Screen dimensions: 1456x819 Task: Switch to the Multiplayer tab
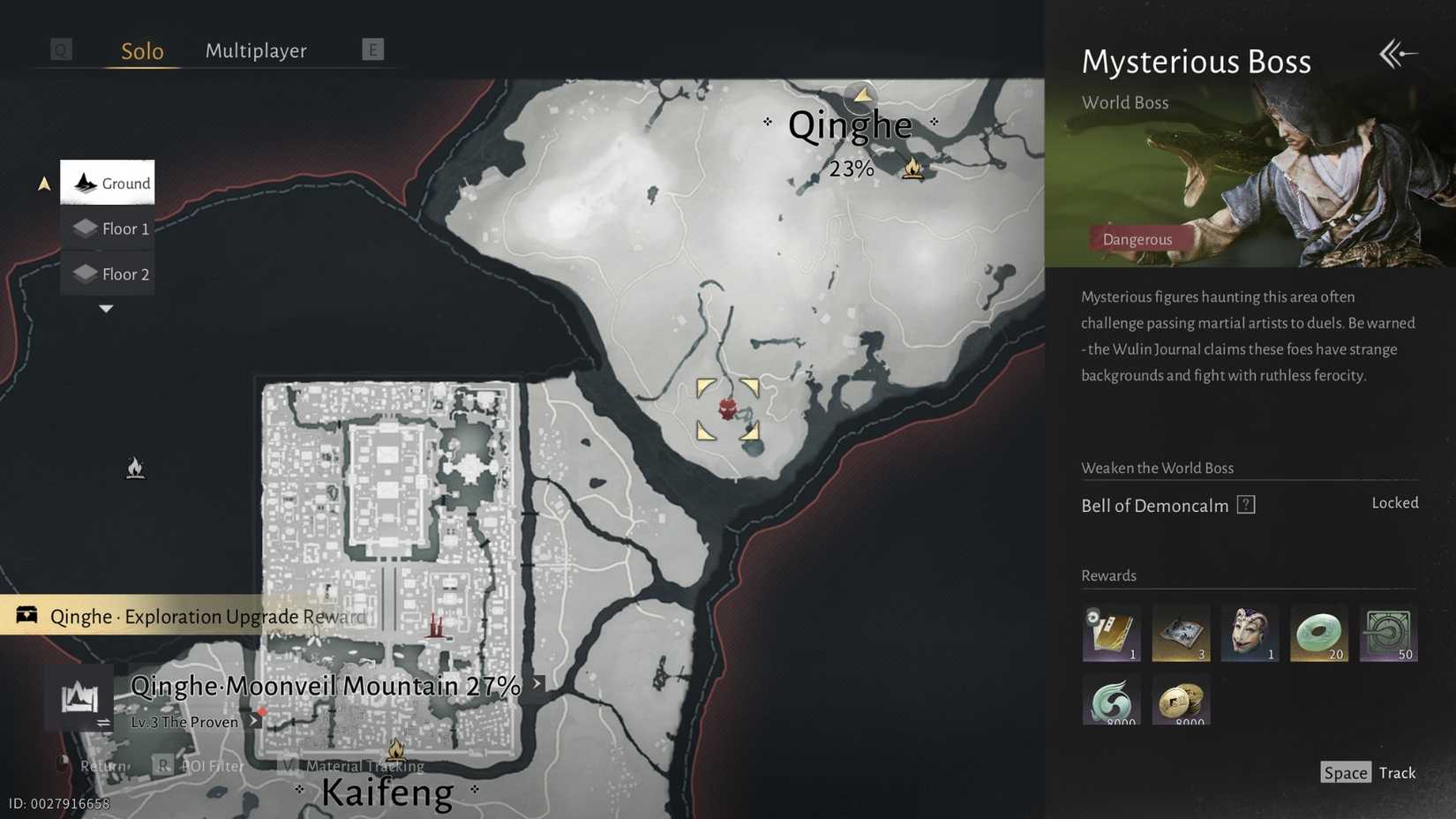(x=255, y=50)
